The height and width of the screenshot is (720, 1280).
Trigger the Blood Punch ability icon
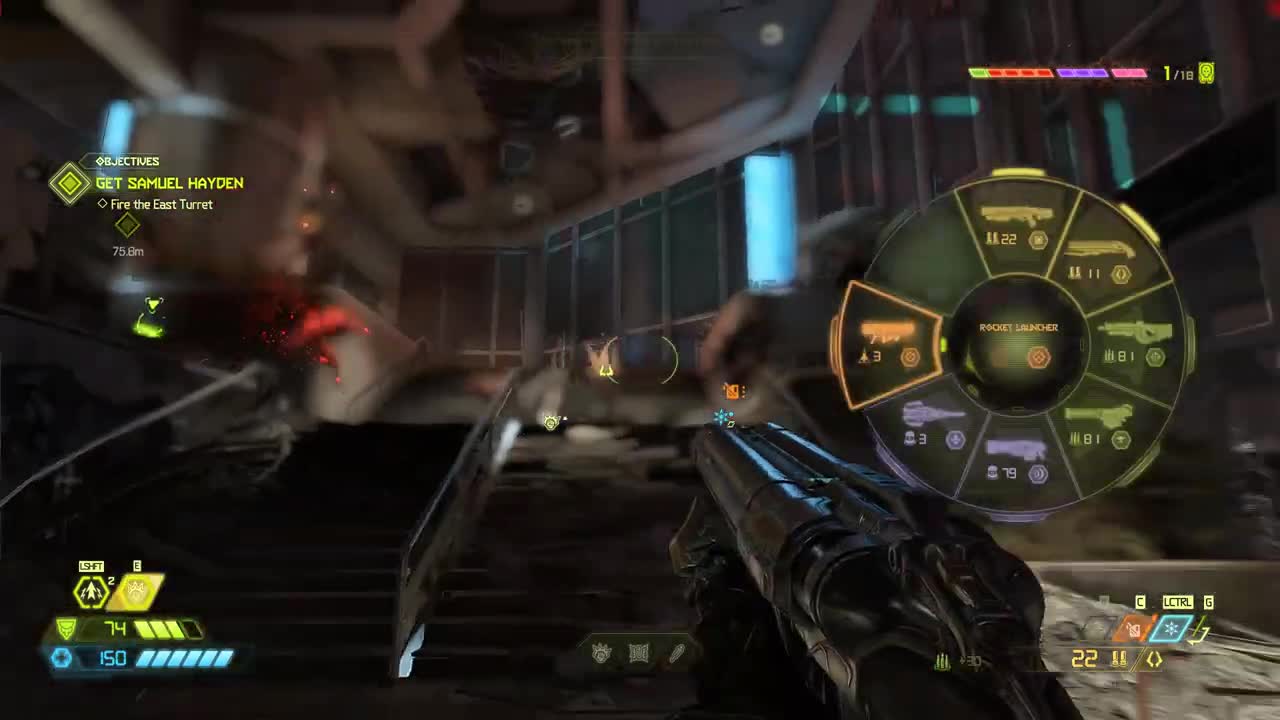135,592
